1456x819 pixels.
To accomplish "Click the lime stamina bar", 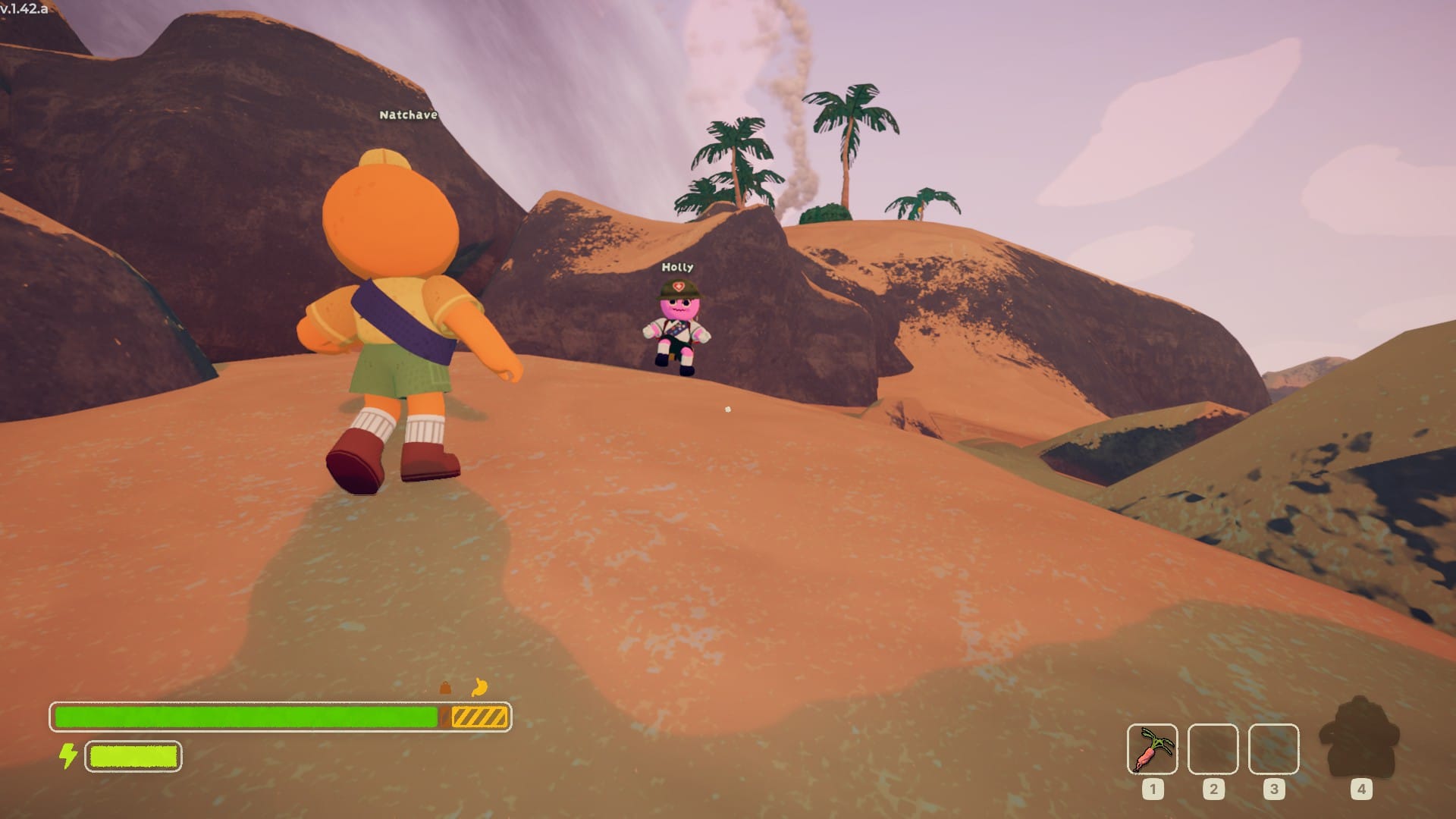I will coord(133,755).
